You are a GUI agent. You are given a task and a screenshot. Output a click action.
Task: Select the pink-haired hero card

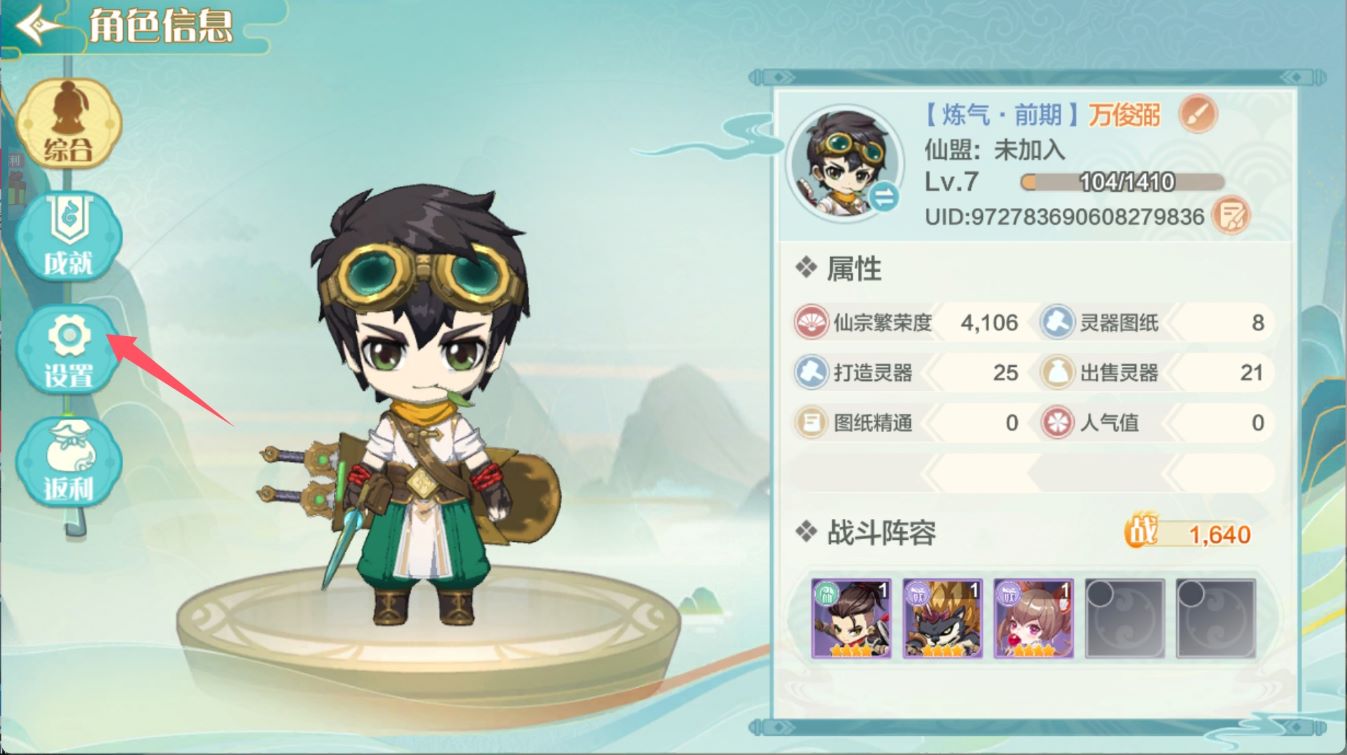point(1032,616)
